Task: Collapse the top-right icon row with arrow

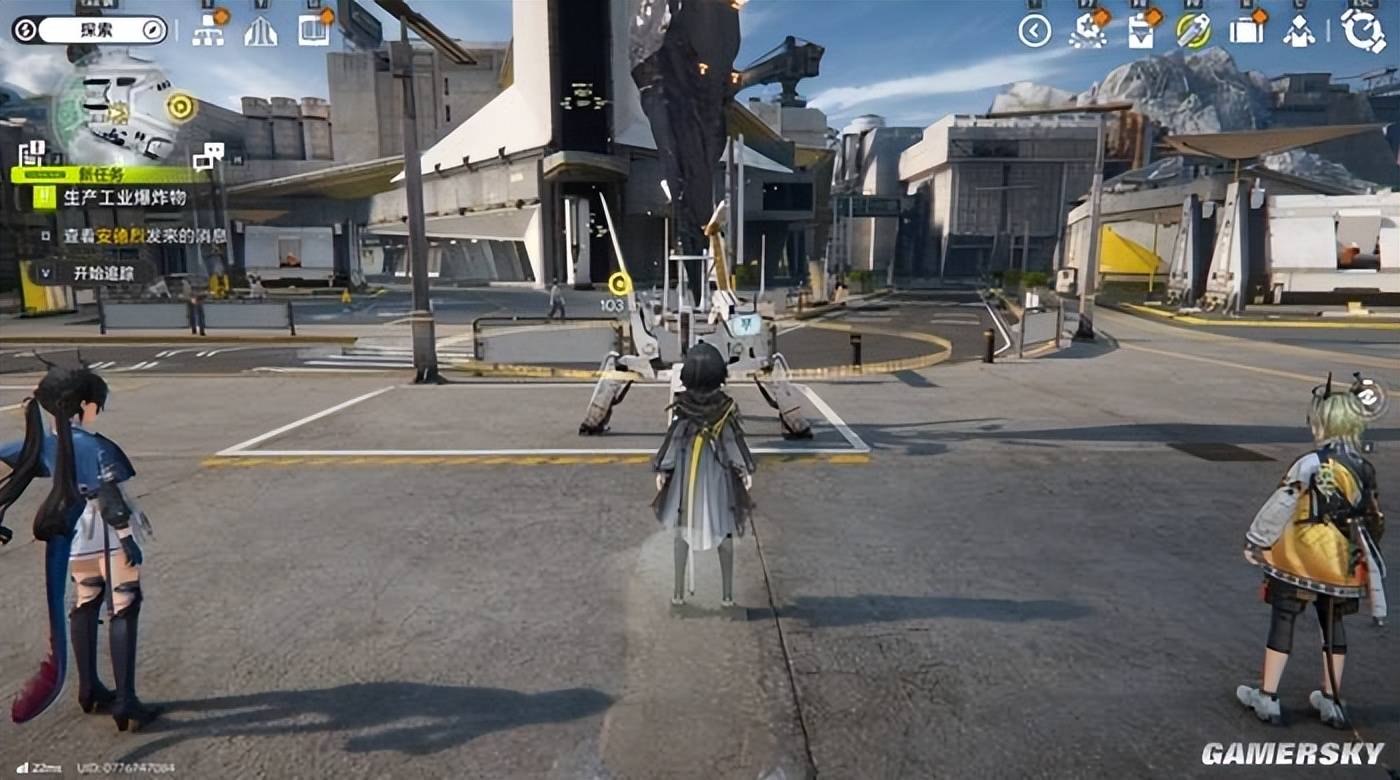Action: pos(1034,31)
